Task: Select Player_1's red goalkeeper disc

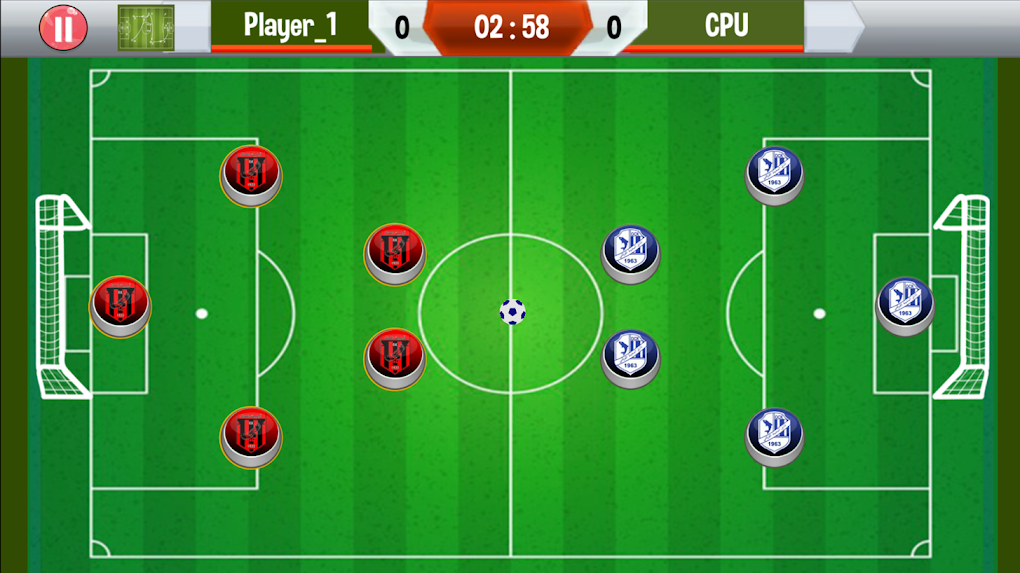Action: 120,304
